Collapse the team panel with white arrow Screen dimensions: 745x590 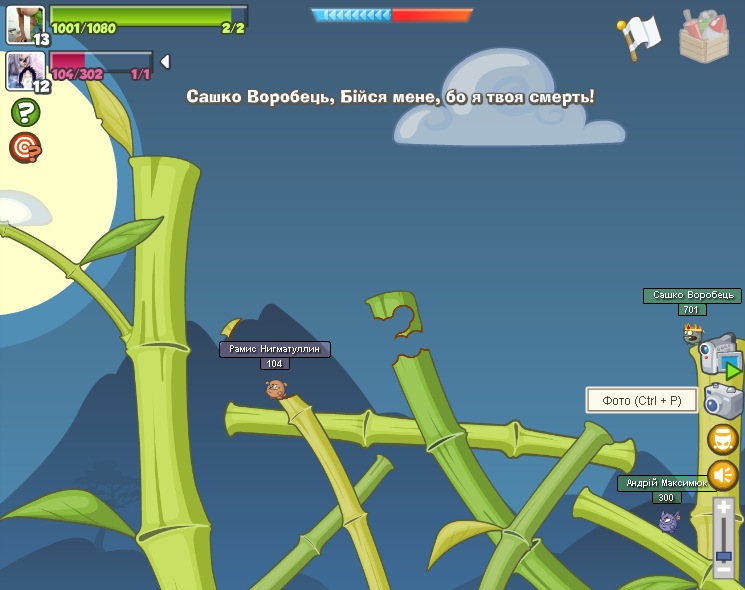166,62
